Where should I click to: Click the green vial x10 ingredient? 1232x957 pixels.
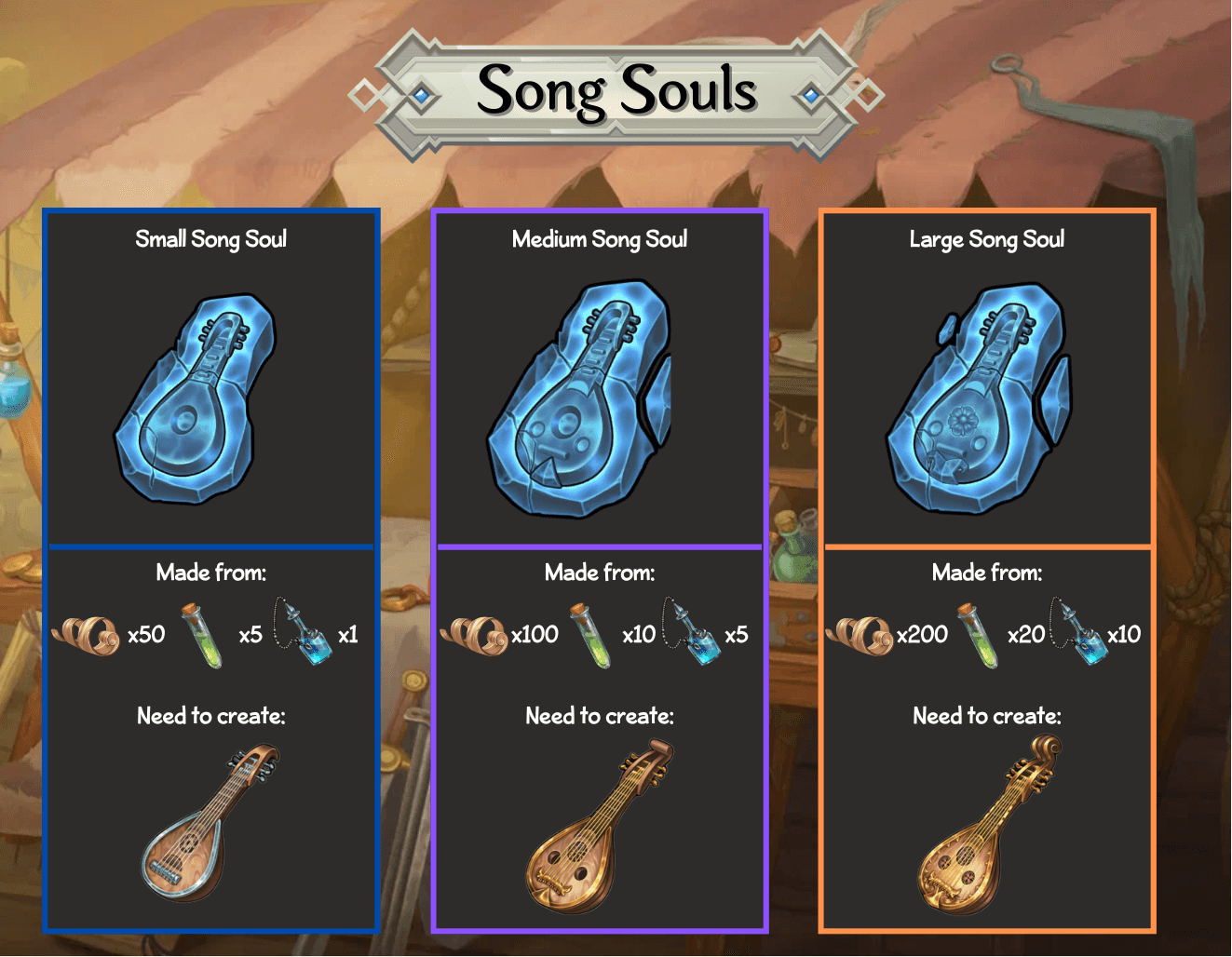coord(591,635)
